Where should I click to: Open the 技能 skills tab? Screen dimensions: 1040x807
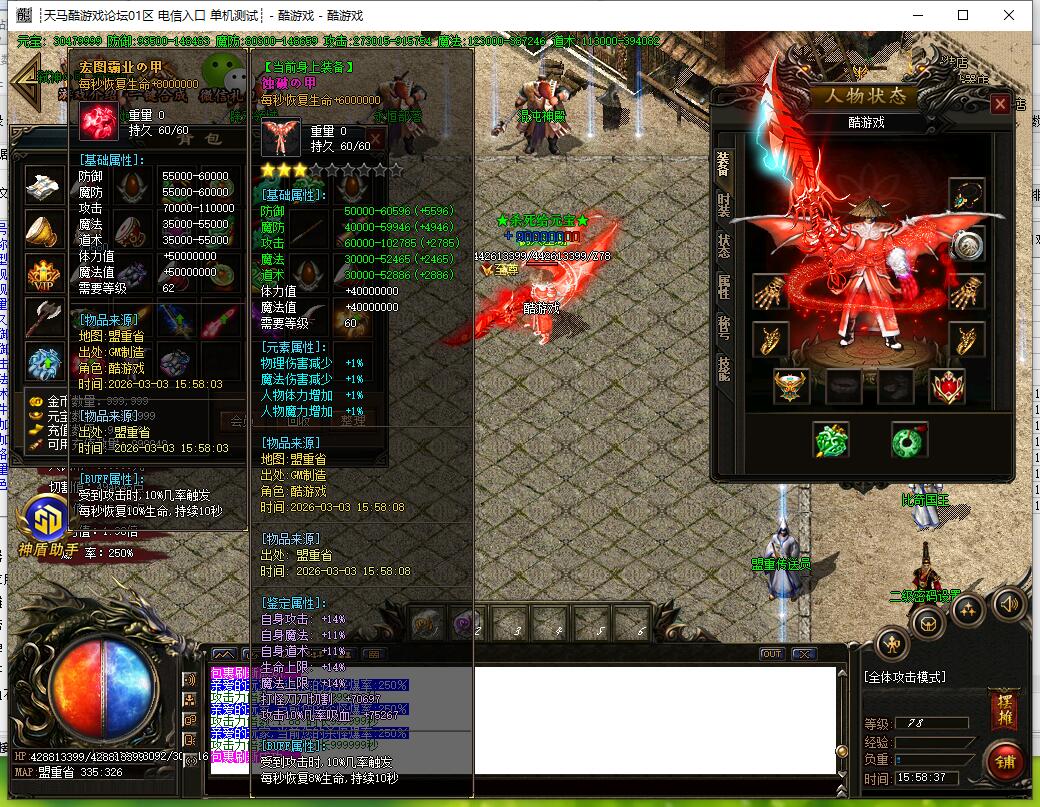pos(724,368)
